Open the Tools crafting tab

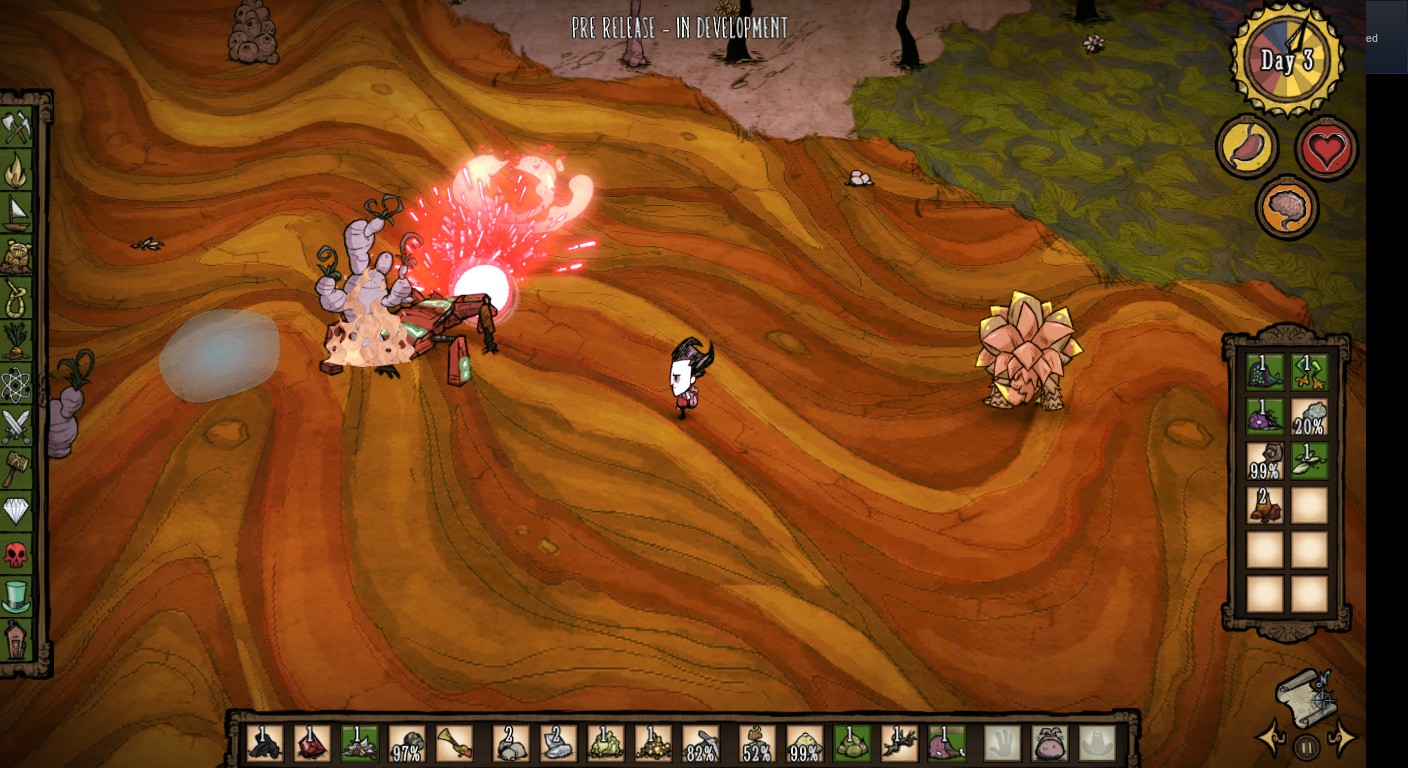(16, 127)
